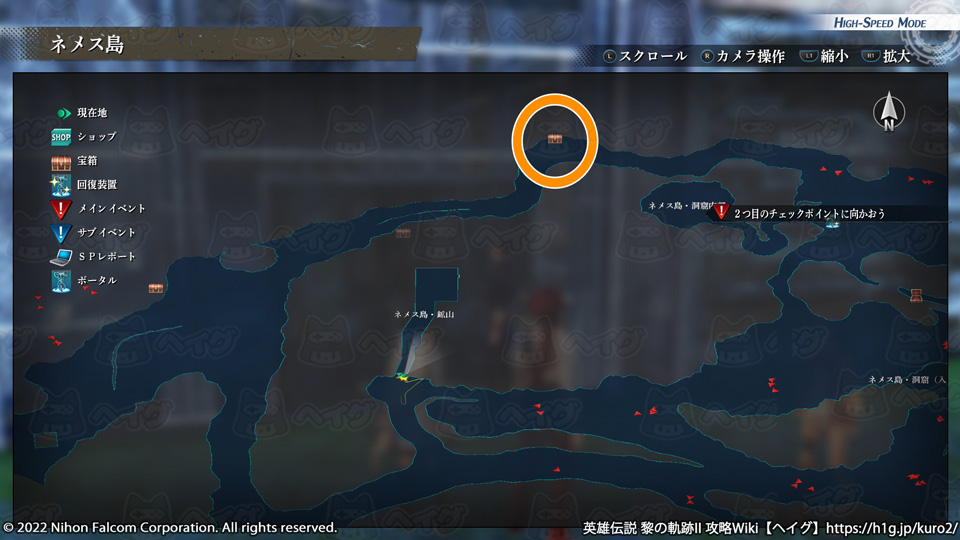The image size is (960, 540).
Task: Click the red main event marker on the map
Action: pos(720,212)
